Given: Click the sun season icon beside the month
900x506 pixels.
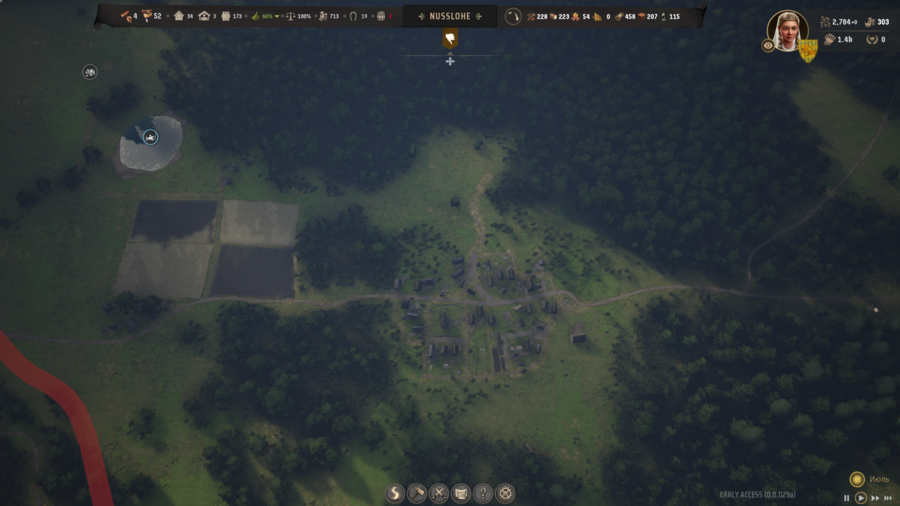Looking at the screenshot, I should [x=856, y=480].
